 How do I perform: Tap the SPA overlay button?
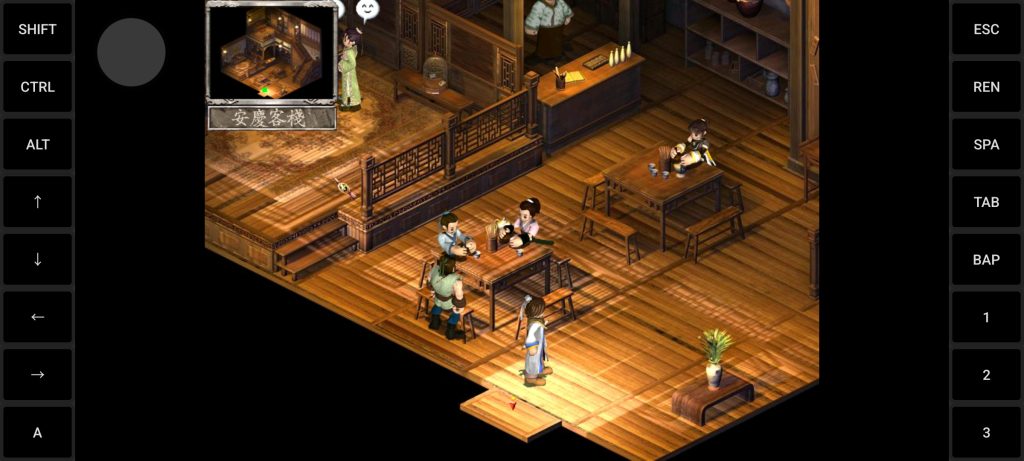point(986,144)
